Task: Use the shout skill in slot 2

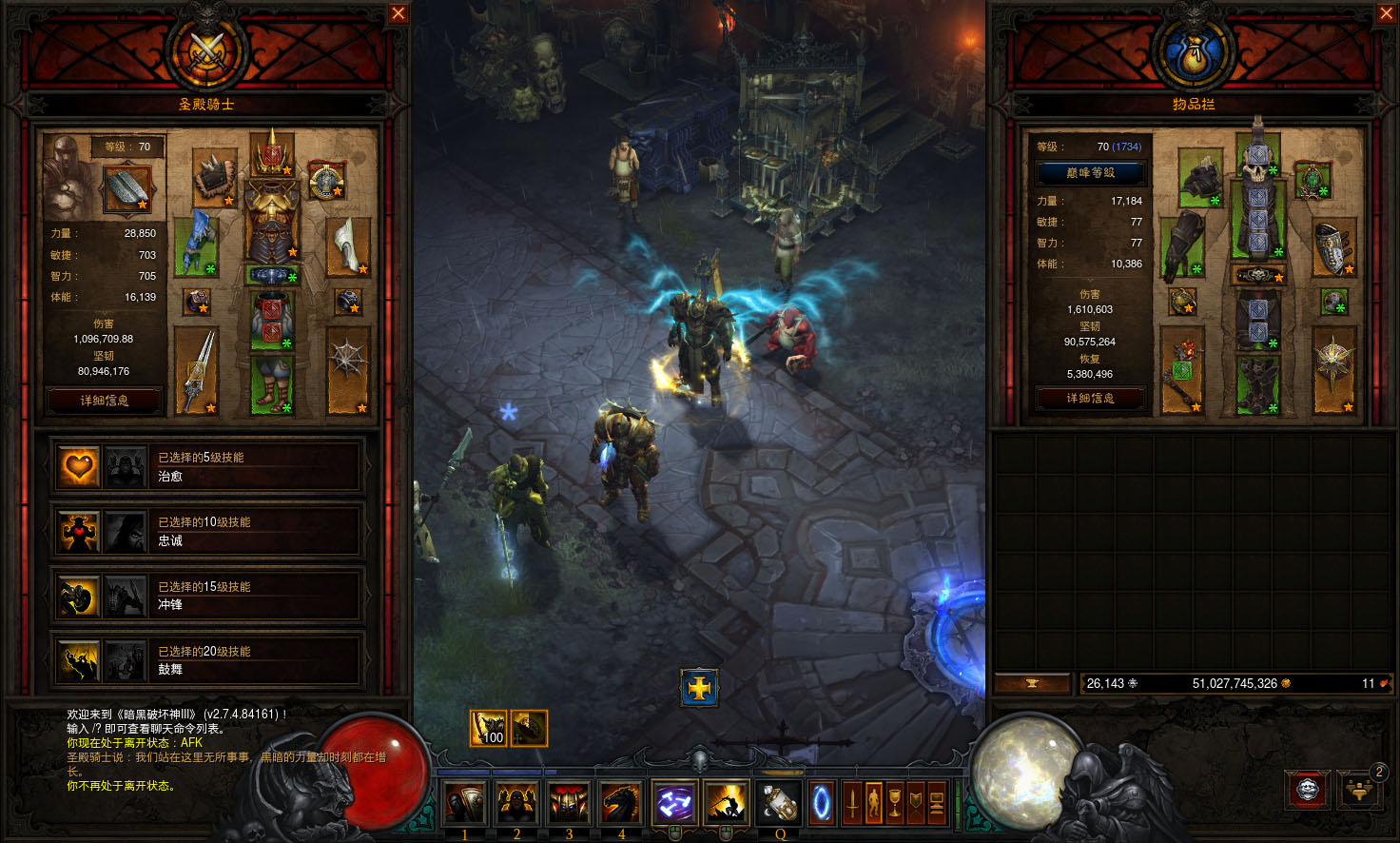Action: click(515, 802)
